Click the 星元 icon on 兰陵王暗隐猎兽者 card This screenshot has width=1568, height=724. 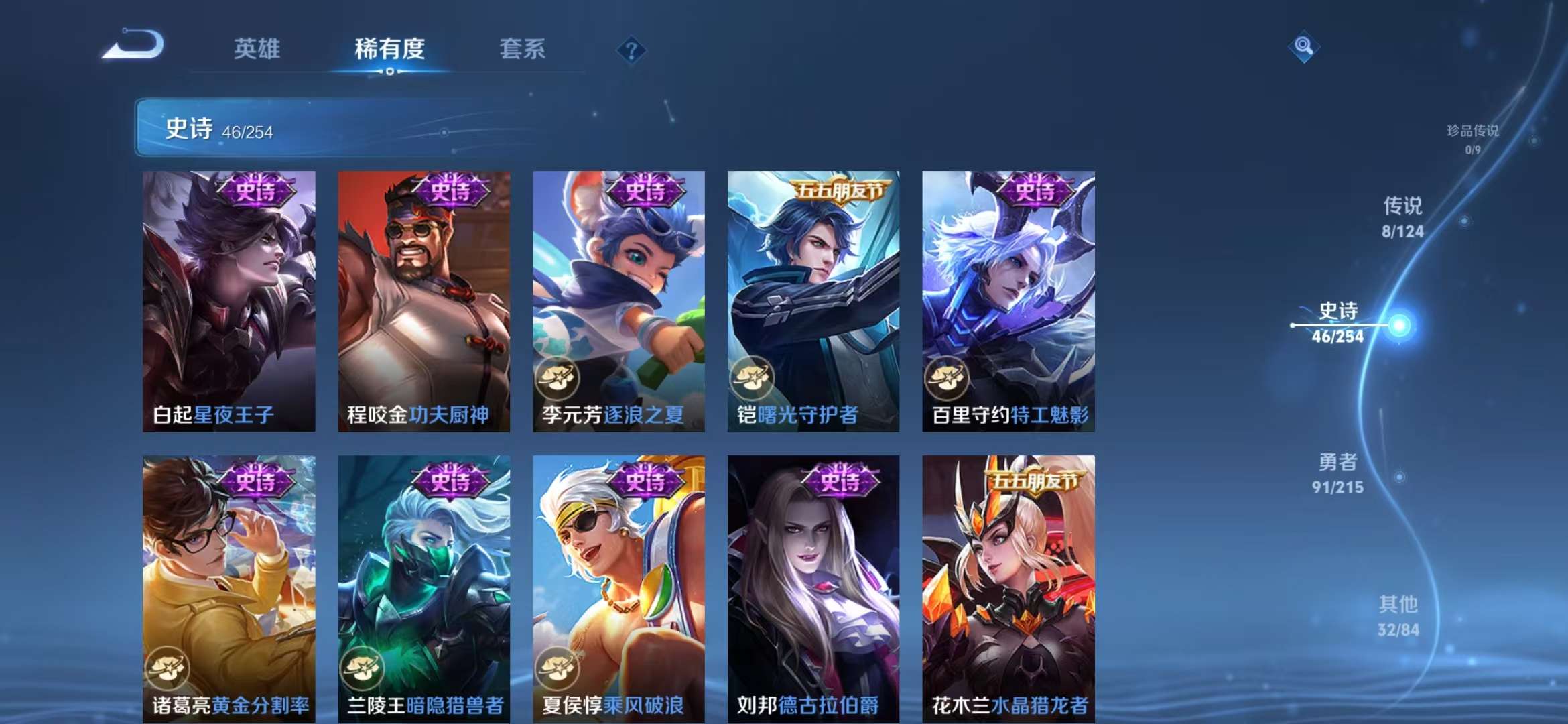tap(363, 668)
